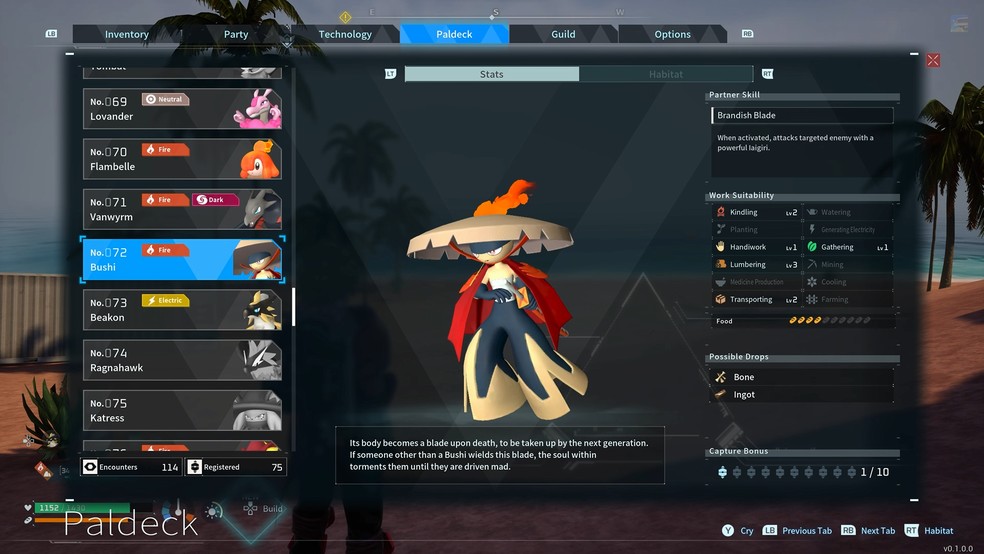Select Beakon No. 073 entry

tap(182, 310)
